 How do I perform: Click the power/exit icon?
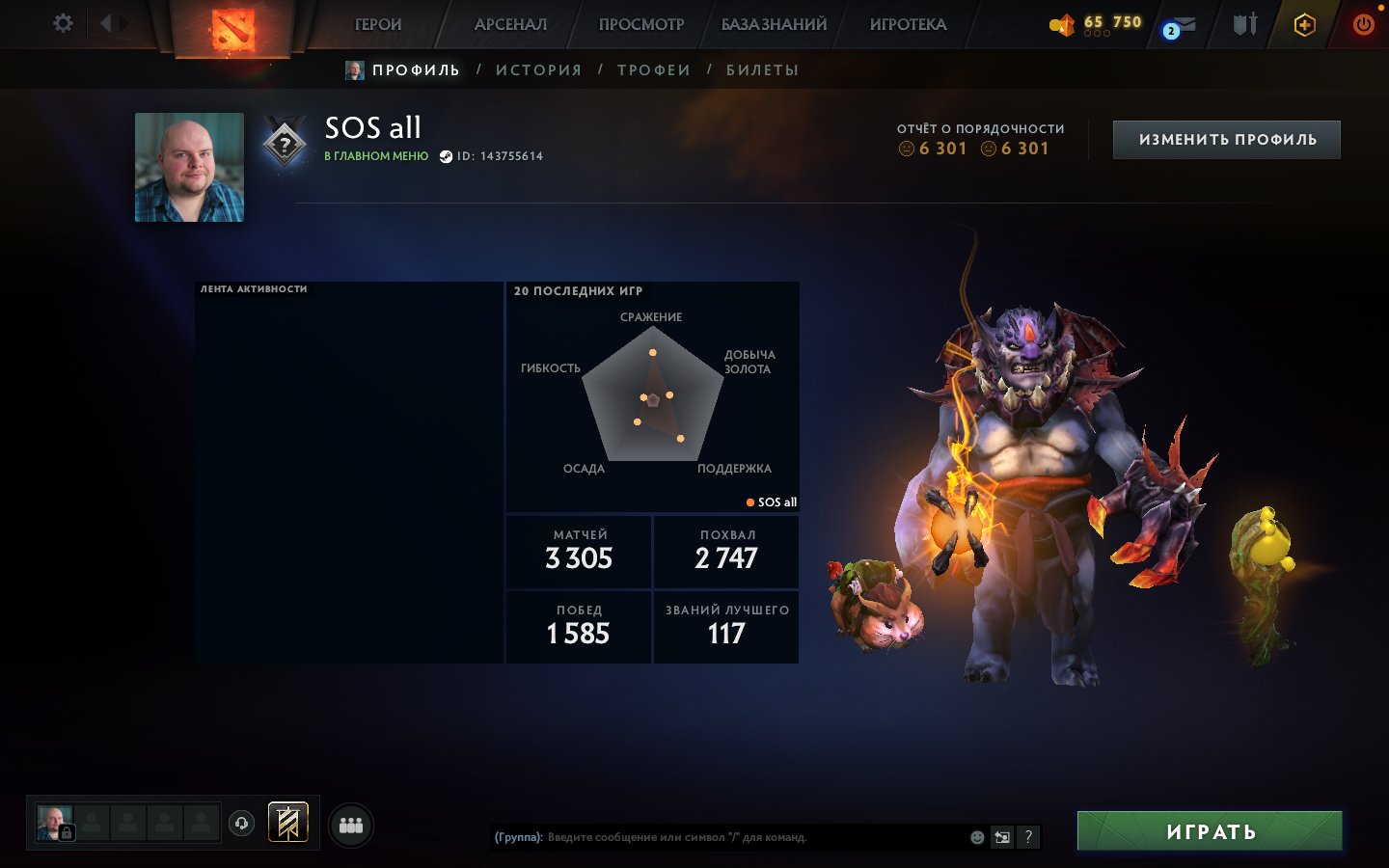pos(1364,25)
